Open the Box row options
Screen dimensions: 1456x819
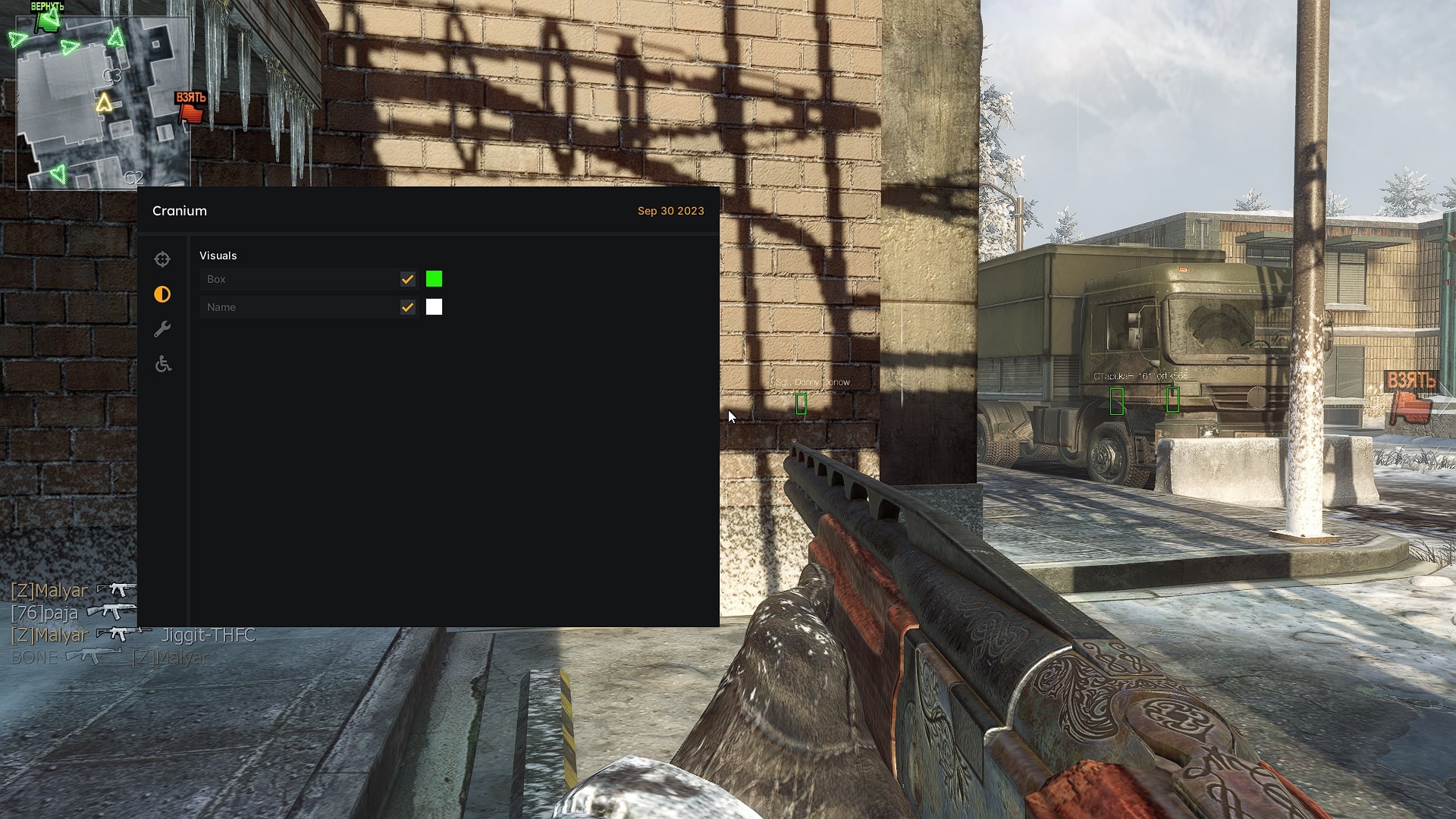tap(303, 279)
